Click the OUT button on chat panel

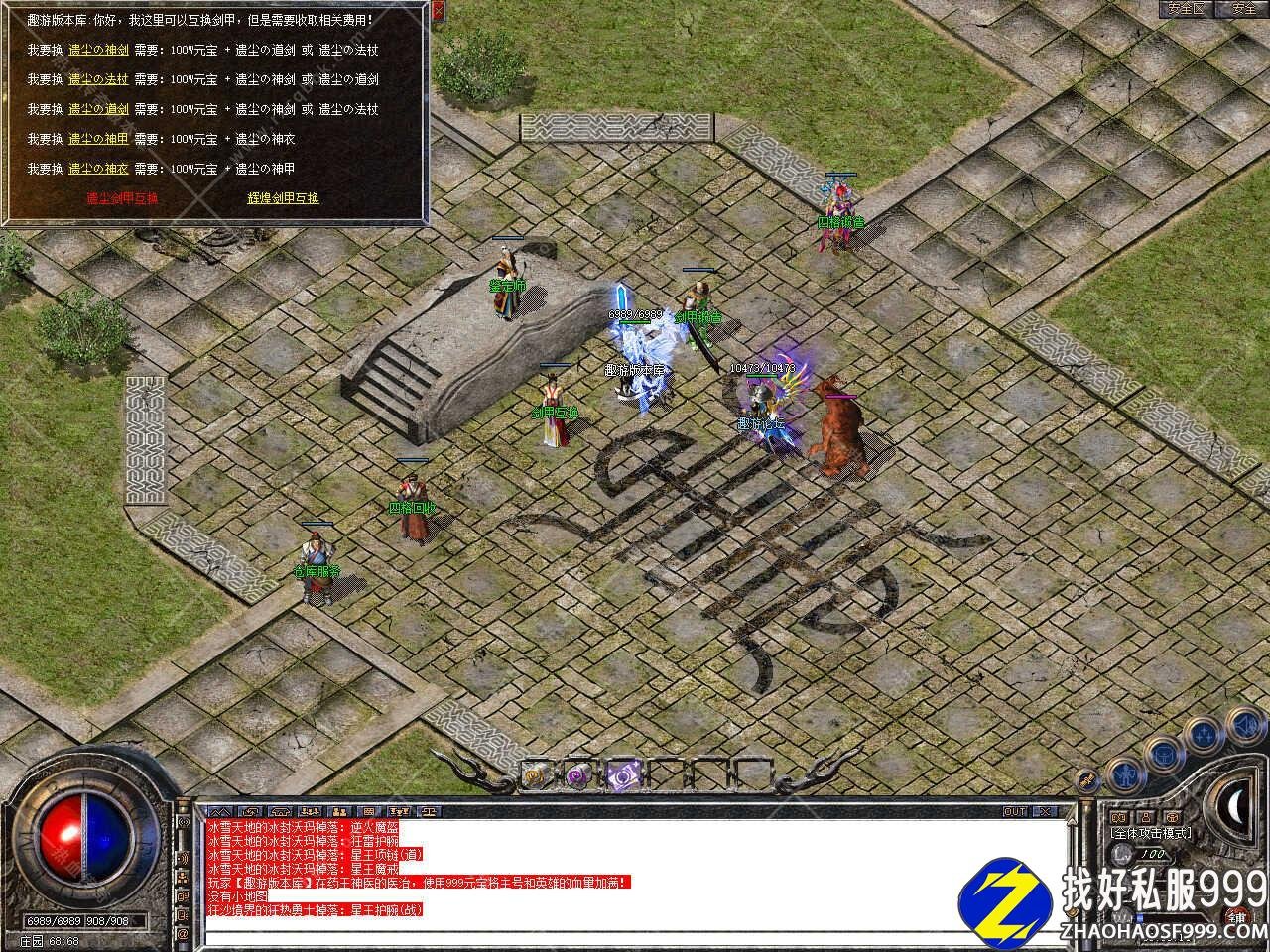(x=1015, y=811)
